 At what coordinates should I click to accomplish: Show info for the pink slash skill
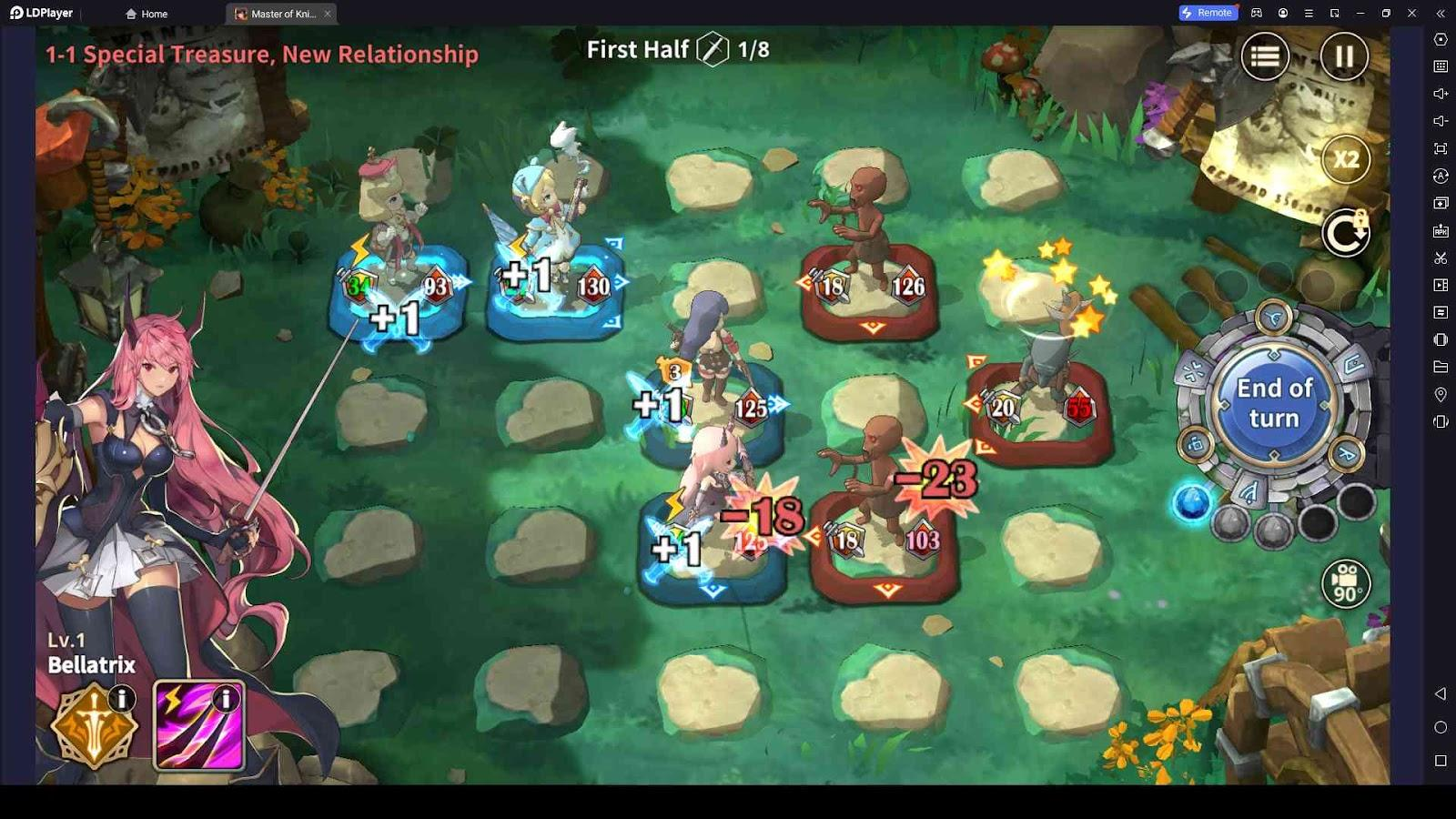click(x=226, y=698)
